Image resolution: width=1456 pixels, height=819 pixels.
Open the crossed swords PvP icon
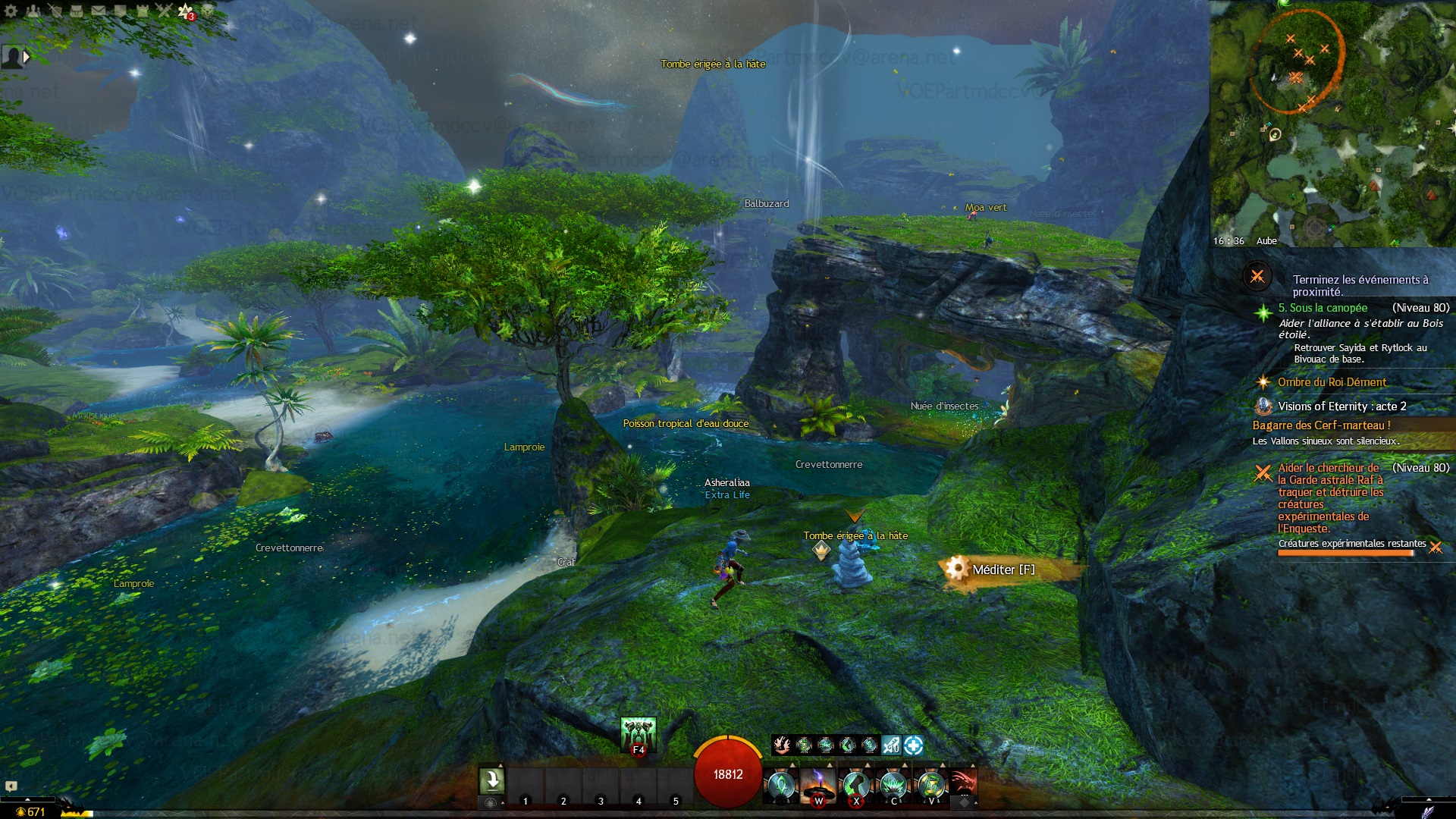pos(164,11)
